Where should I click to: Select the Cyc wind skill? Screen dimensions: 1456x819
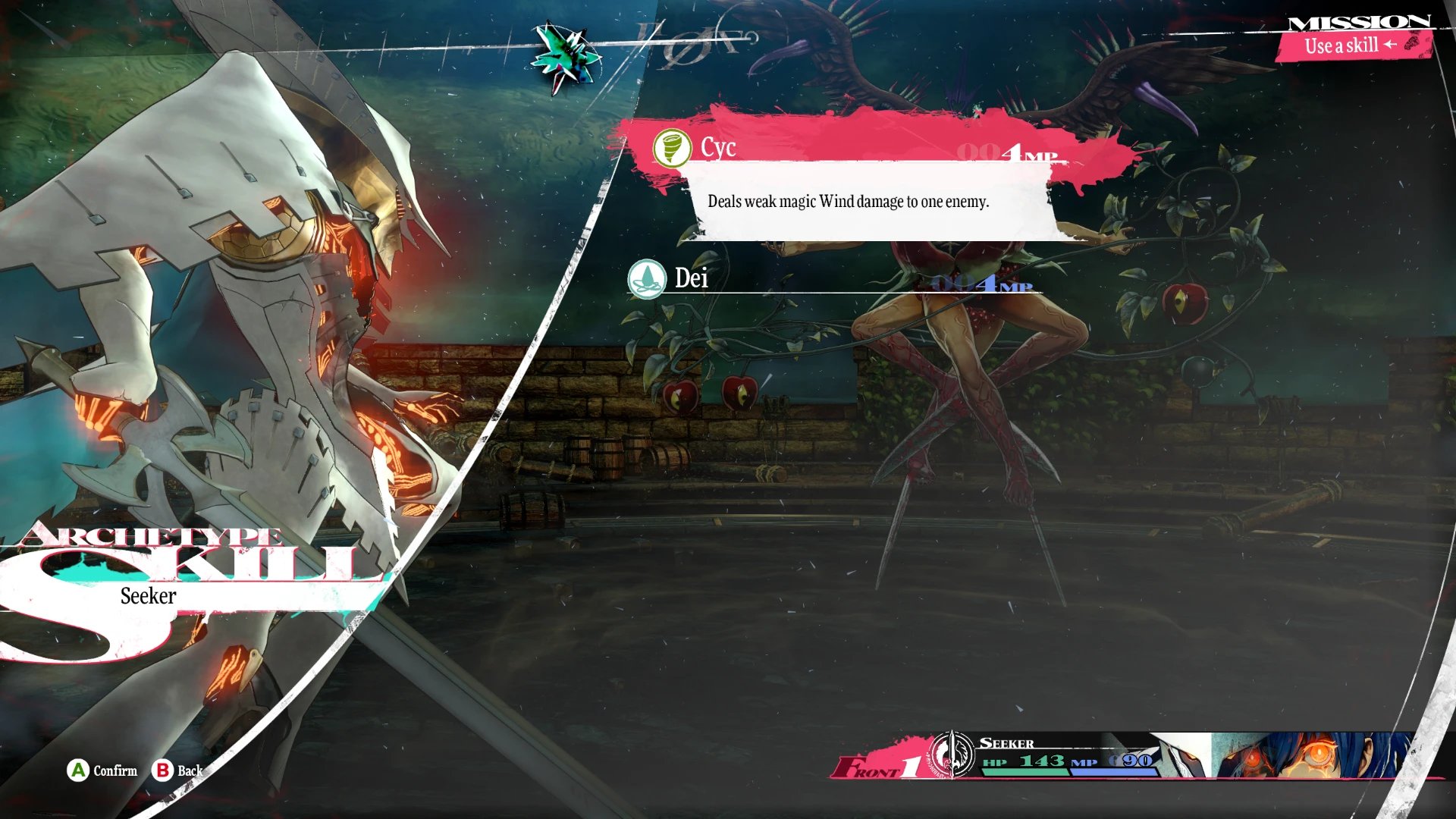click(857, 148)
